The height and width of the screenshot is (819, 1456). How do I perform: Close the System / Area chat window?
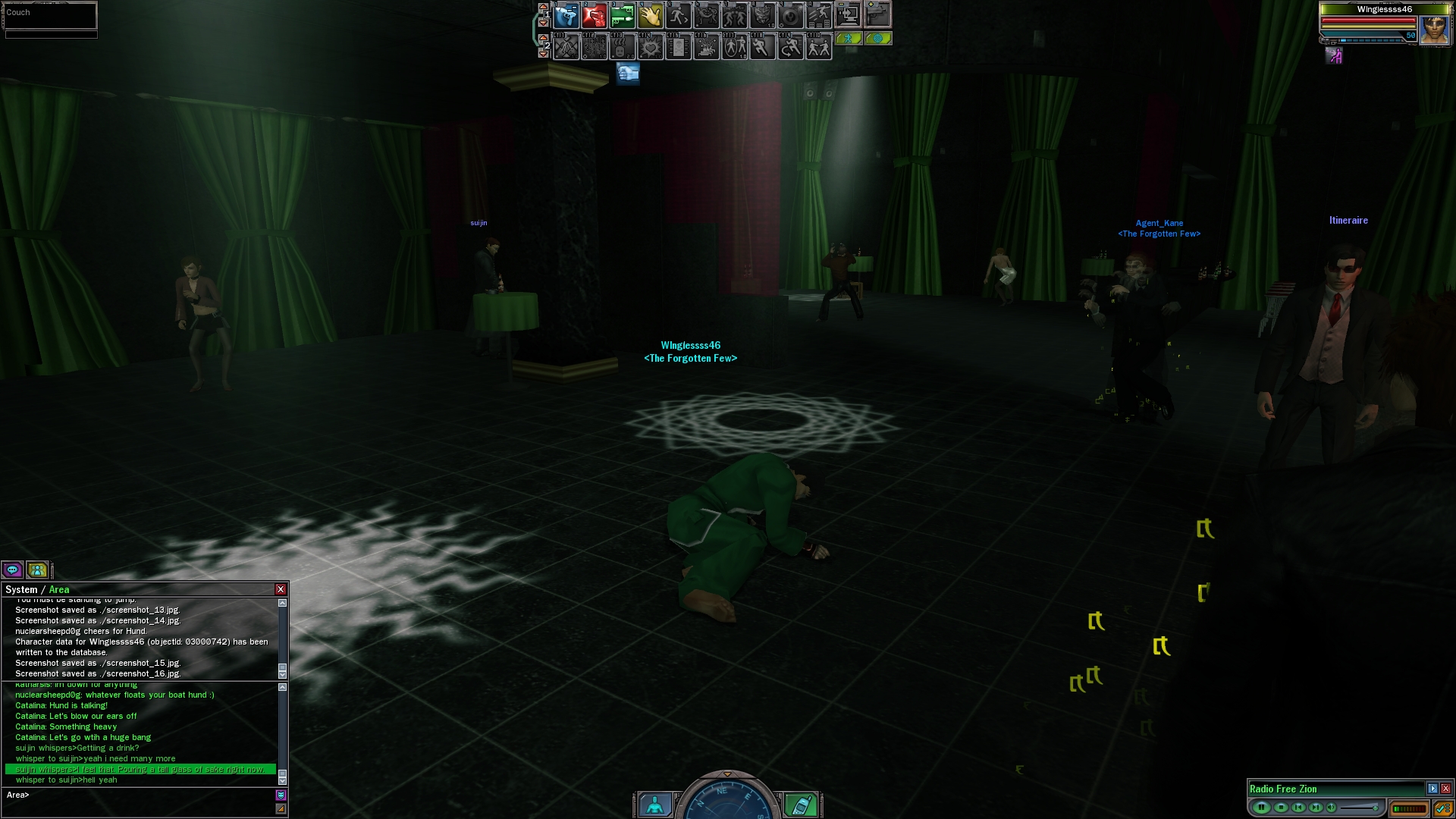click(x=281, y=589)
